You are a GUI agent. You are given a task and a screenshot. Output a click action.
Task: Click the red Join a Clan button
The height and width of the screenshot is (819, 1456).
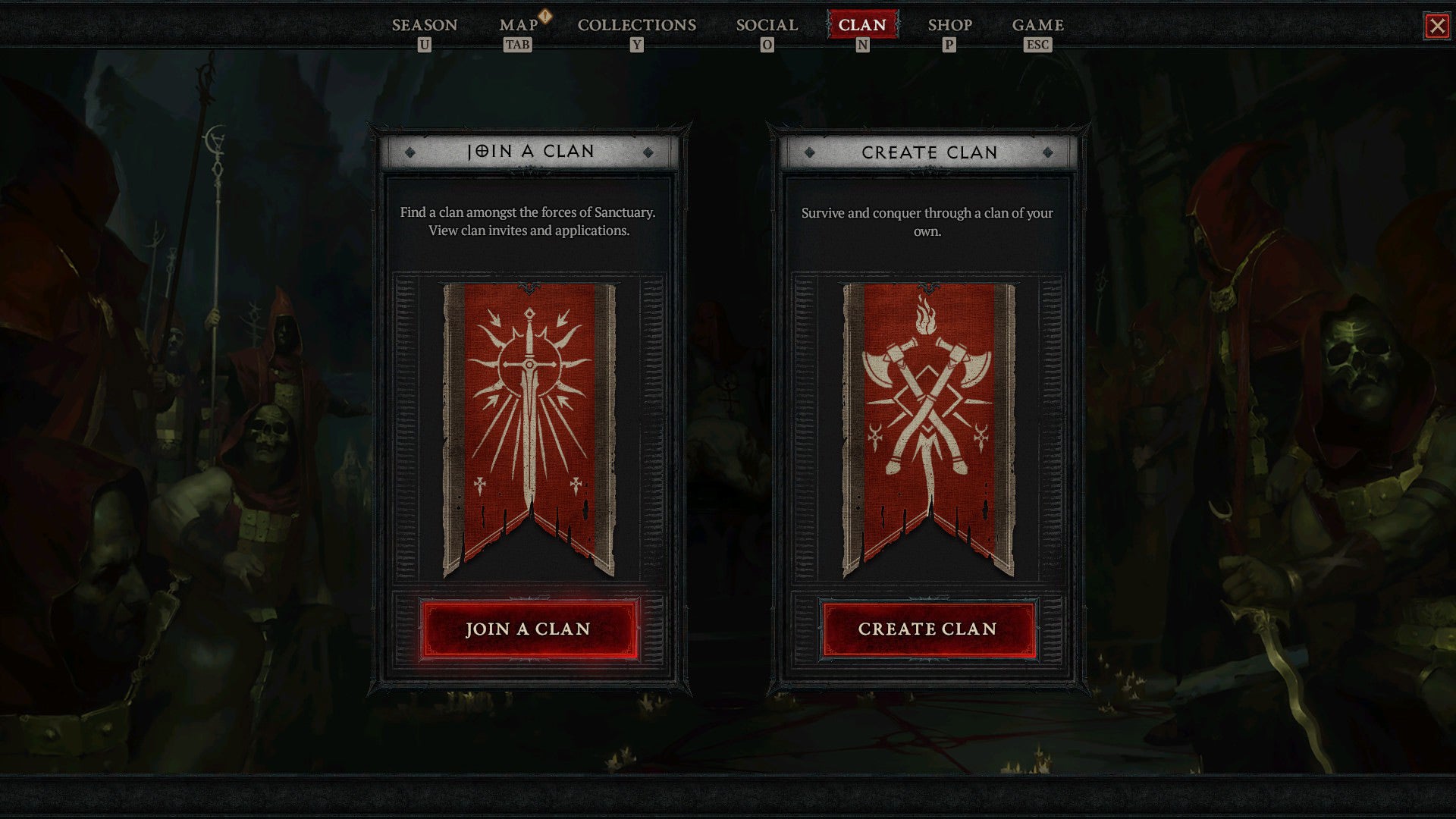click(529, 629)
